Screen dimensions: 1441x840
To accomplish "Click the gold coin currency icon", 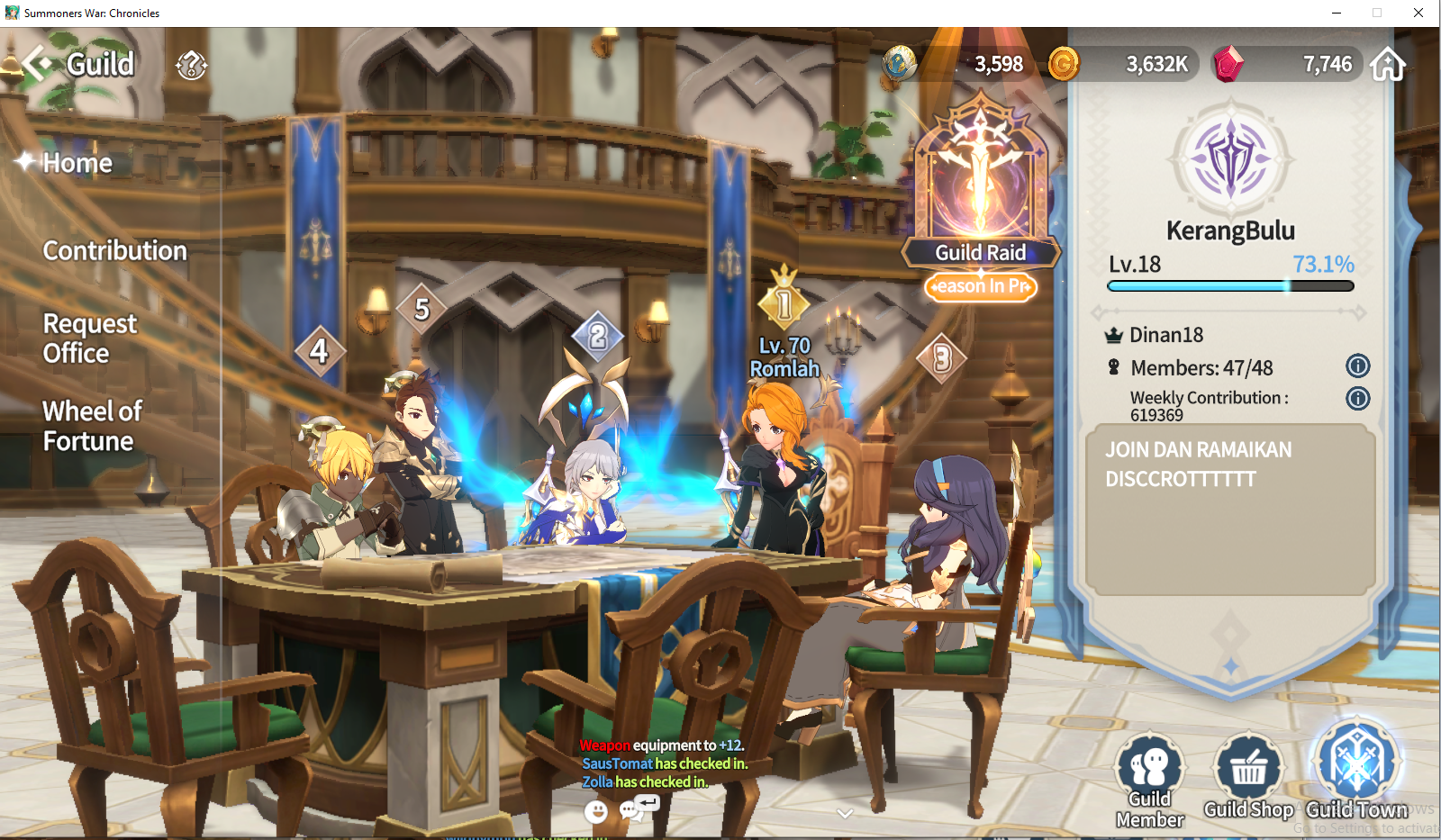I will pyautogui.click(x=1064, y=64).
